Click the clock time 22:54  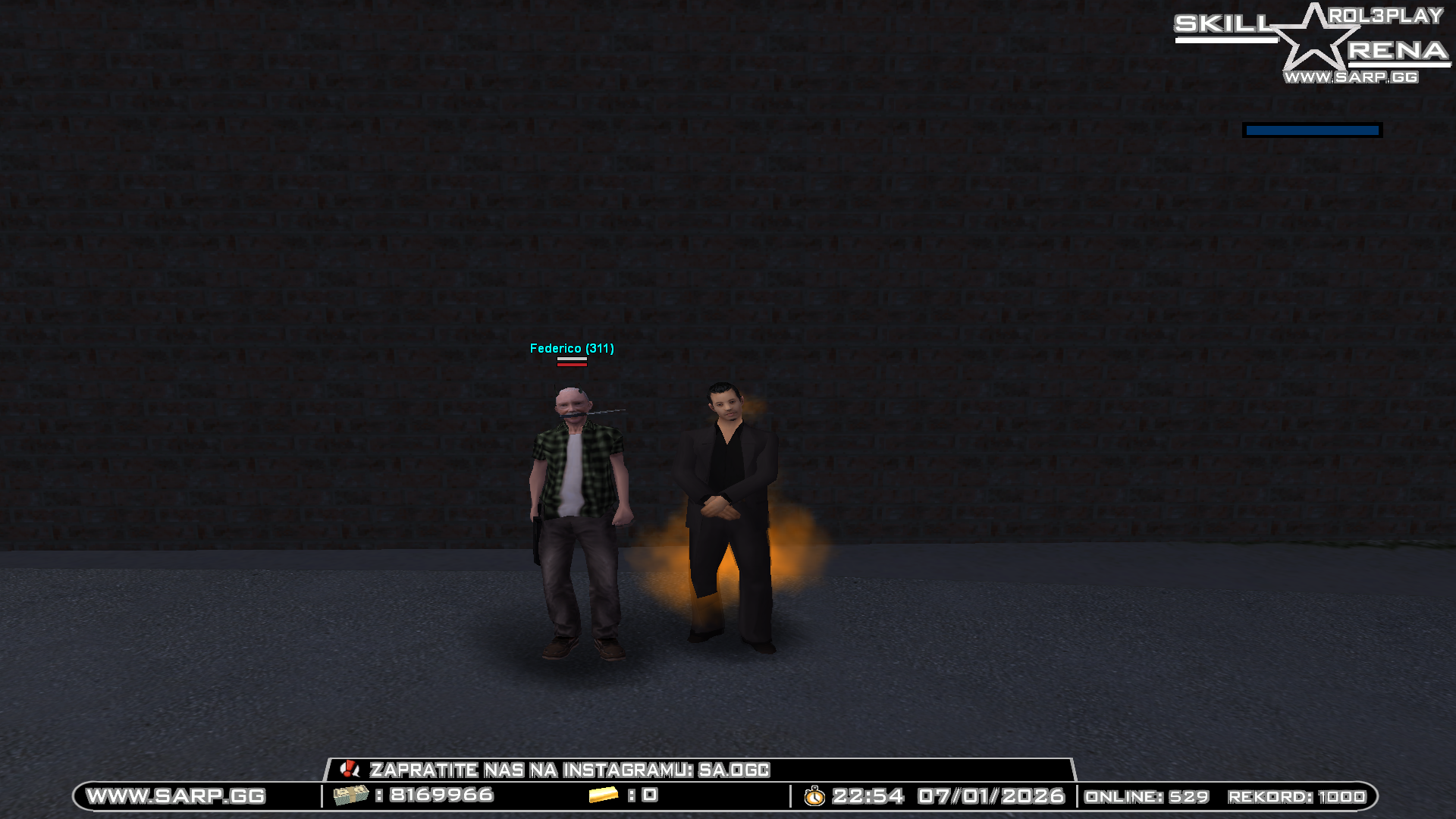869,796
